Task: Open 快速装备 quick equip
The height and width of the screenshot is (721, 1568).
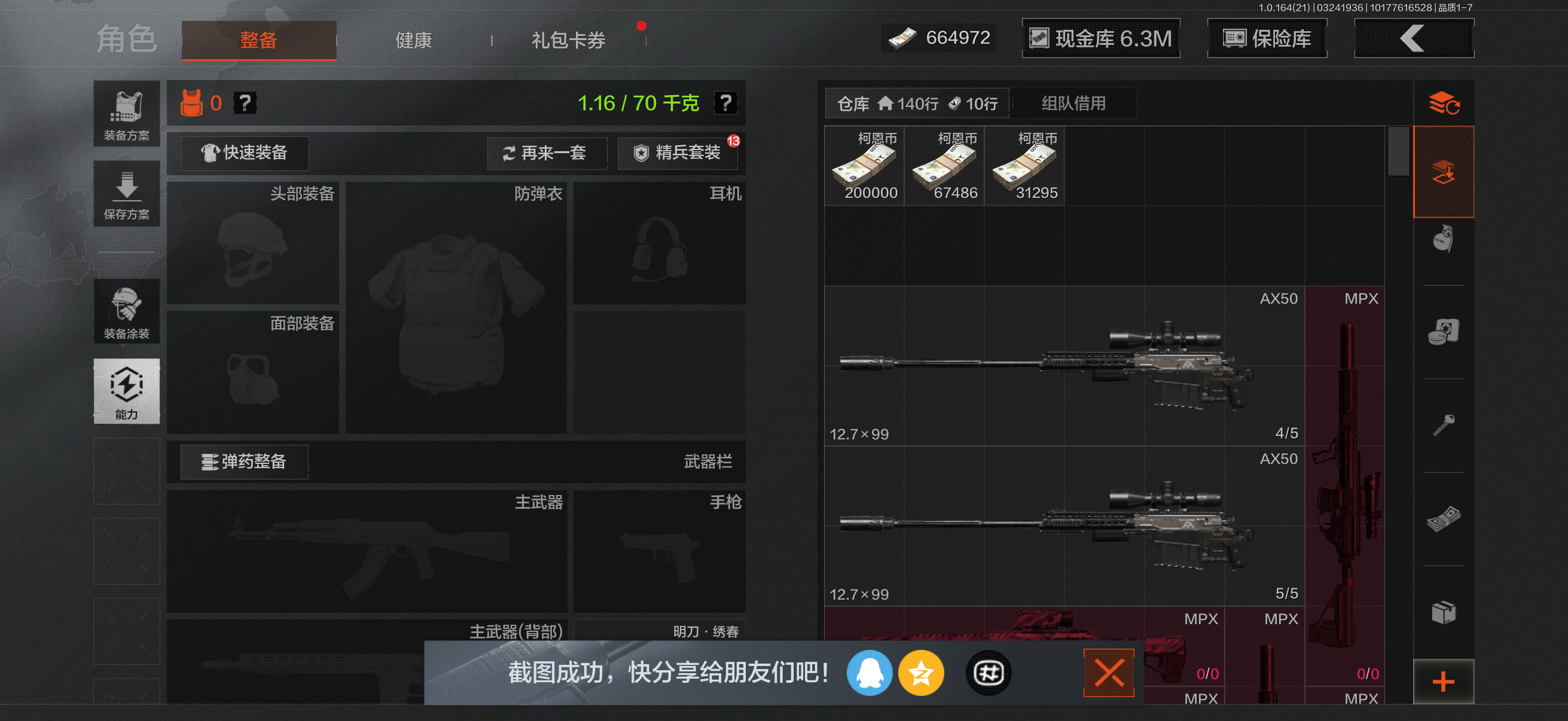Action: pos(243,153)
